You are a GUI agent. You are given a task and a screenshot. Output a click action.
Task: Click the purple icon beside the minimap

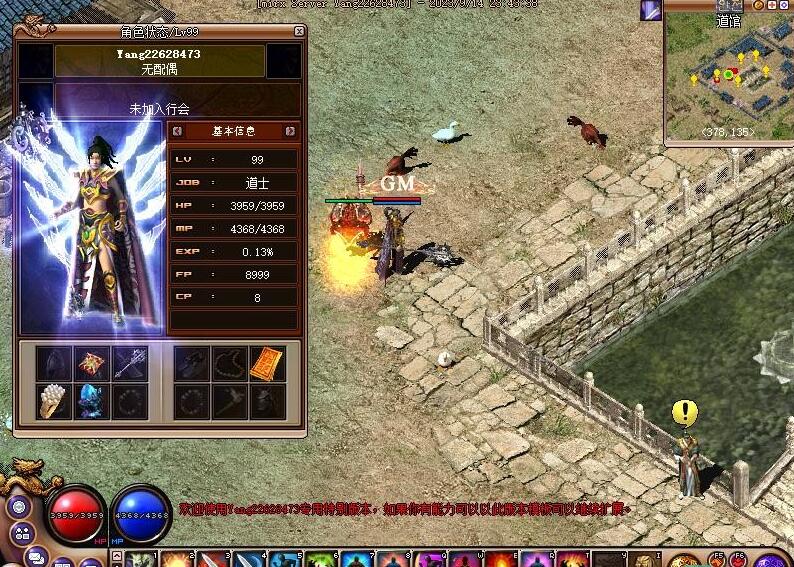pos(651,10)
